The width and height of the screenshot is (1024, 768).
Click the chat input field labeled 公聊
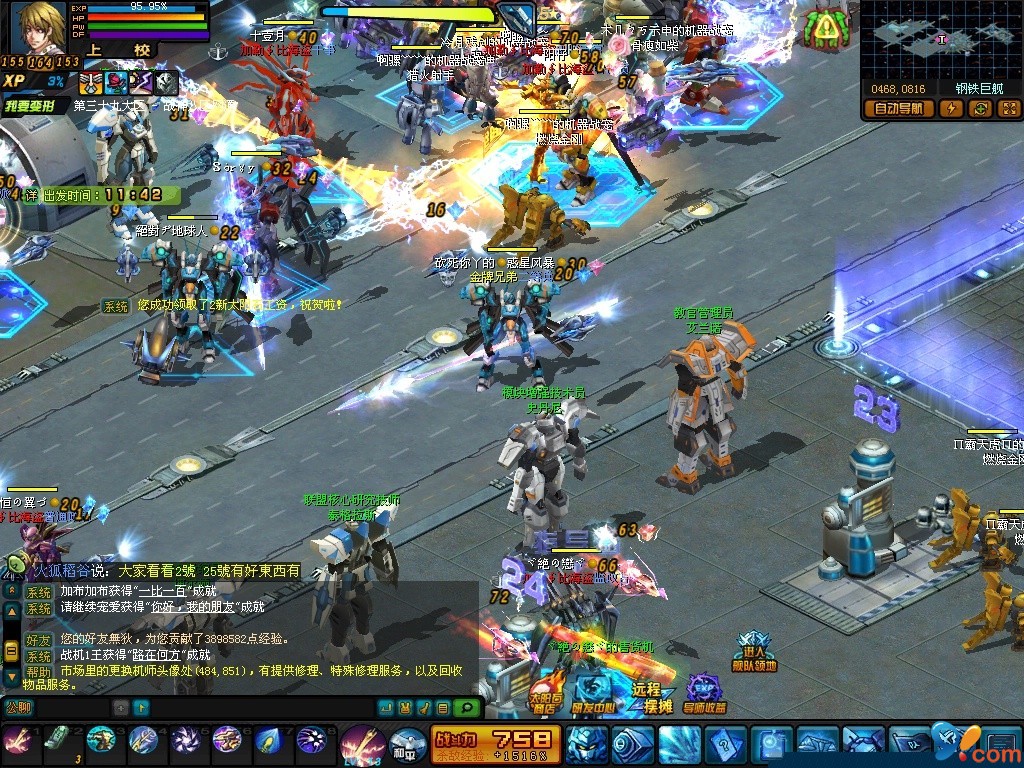pyautogui.click(x=60, y=707)
